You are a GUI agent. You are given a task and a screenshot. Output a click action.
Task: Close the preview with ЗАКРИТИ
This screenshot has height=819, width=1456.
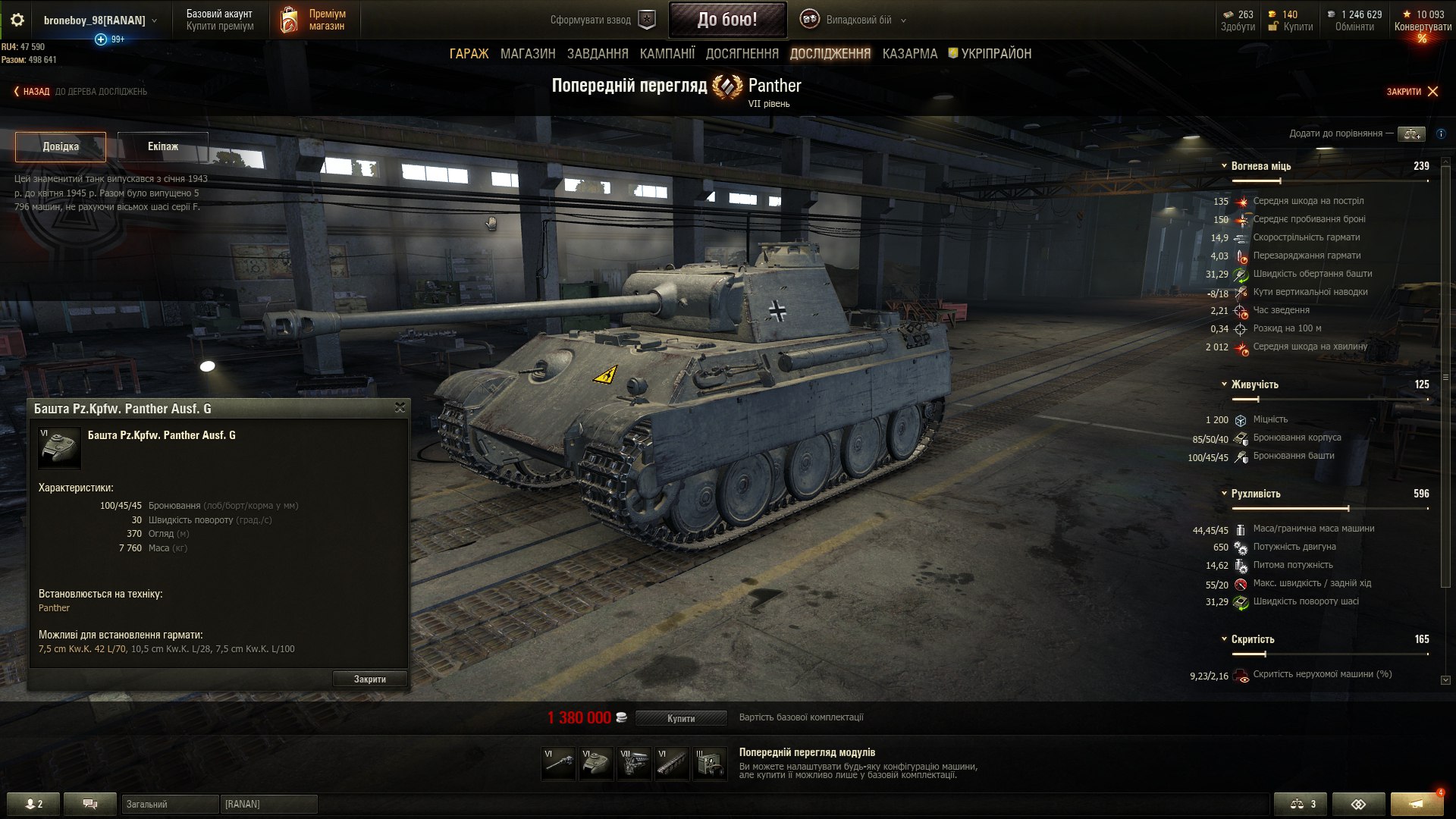coord(1411,92)
